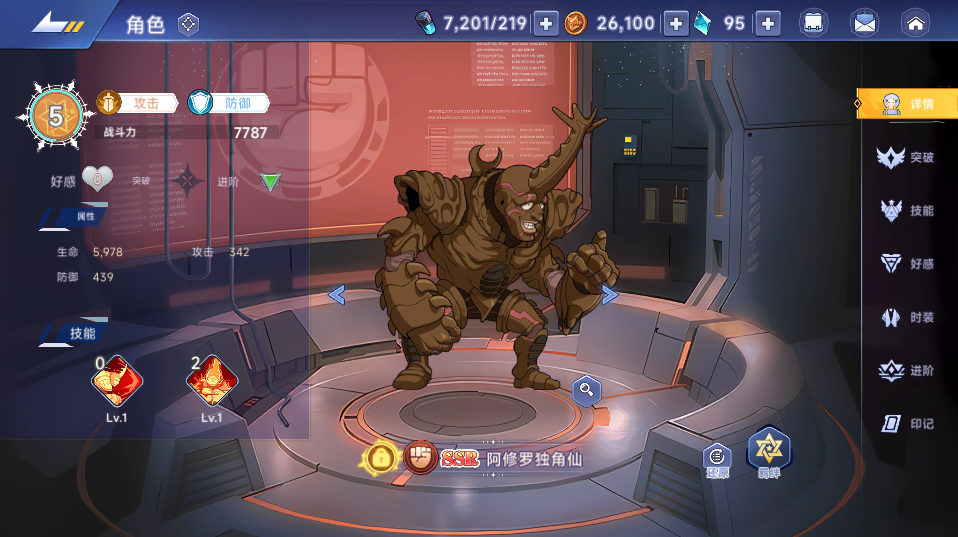Open the 时装 costume tab
Viewport: 958px width, 537px height.
[x=908, y=318]
